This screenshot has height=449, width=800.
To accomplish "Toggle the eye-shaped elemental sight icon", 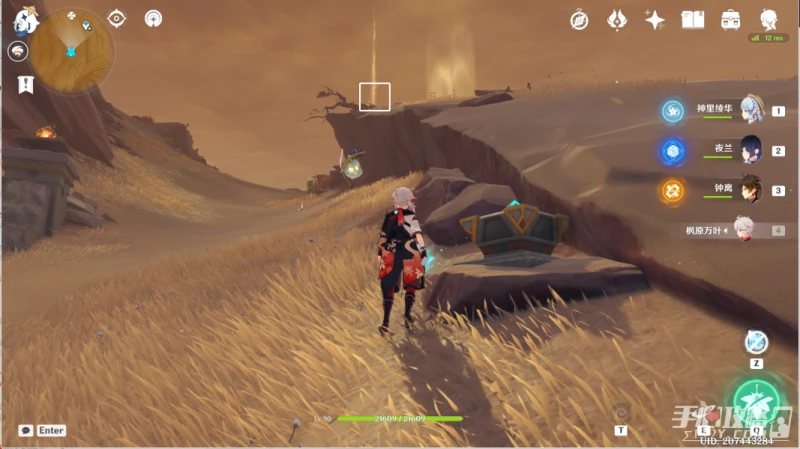I will pyautogui.click(x=117, y=18).
